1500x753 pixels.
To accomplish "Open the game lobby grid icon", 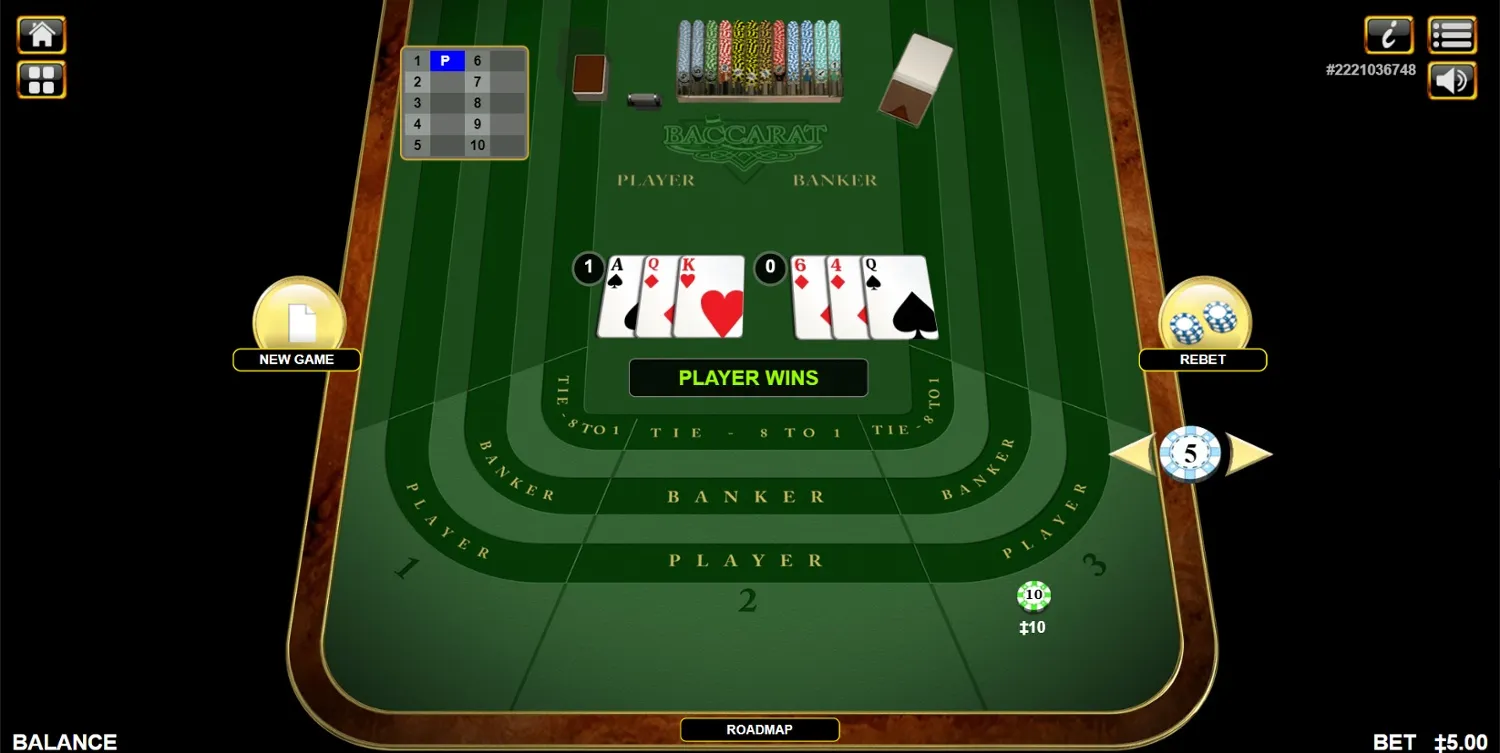I will click(x=41, y=80).
